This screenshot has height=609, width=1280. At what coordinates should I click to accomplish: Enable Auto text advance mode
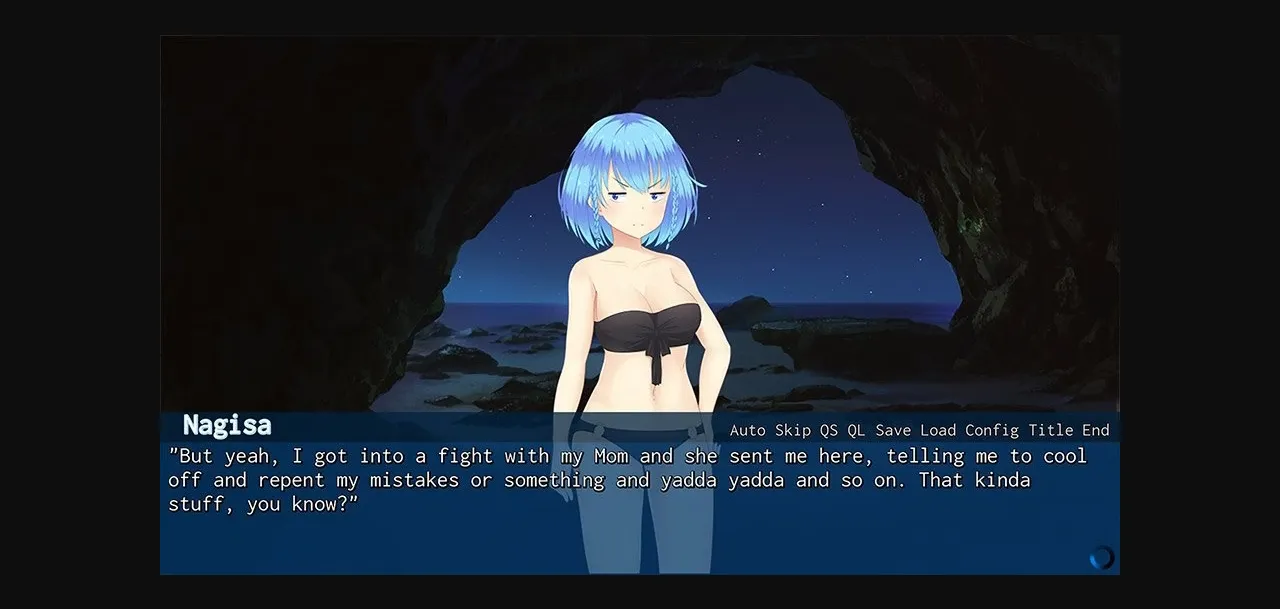[x=748, y=430]
